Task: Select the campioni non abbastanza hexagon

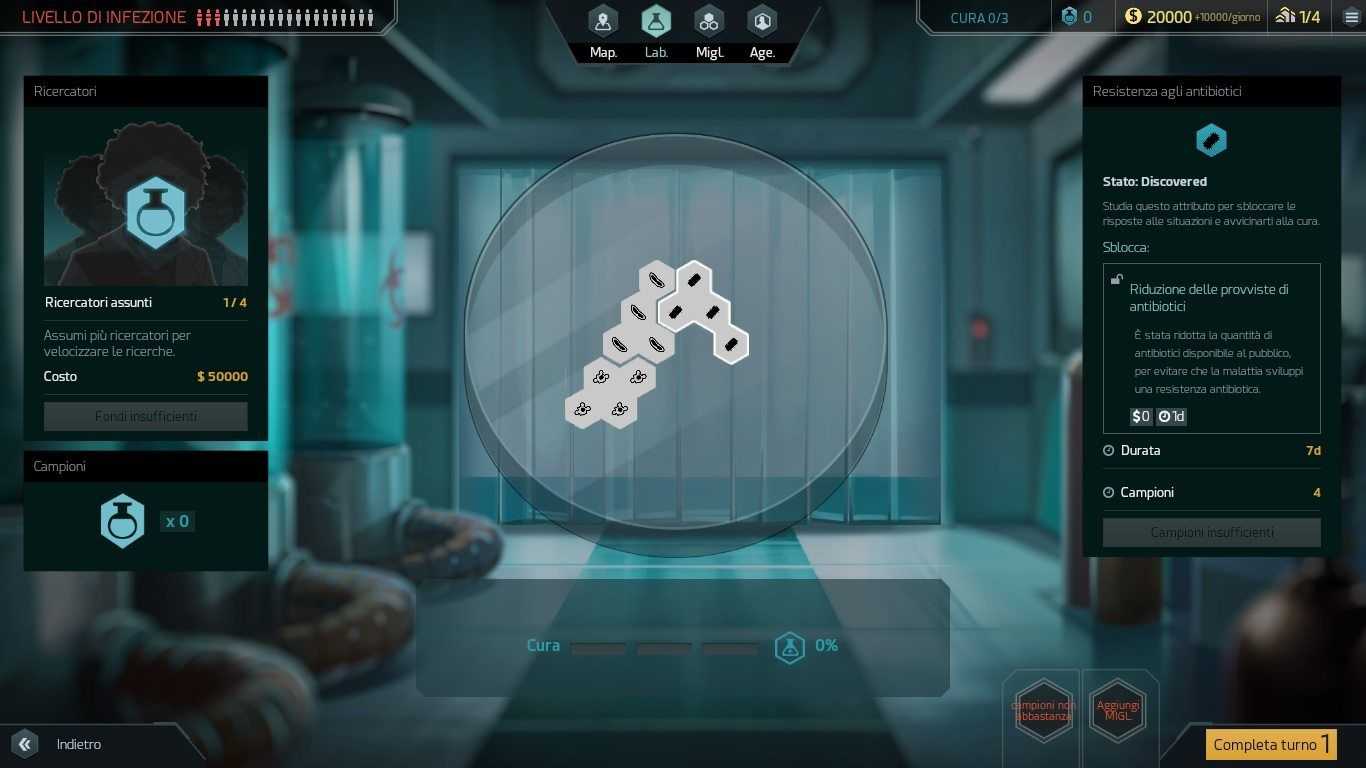Action: click(x=1043, y=711)
